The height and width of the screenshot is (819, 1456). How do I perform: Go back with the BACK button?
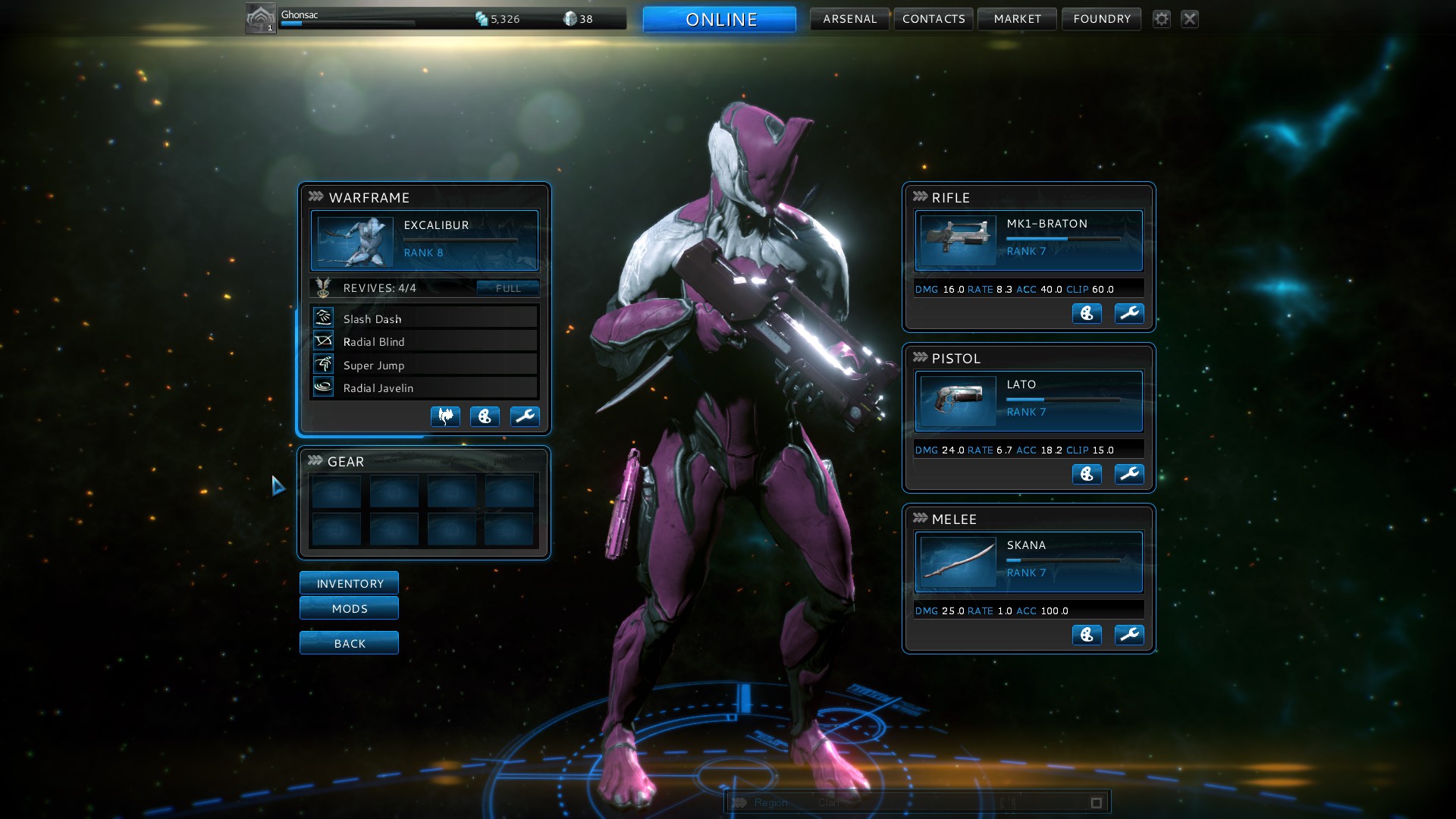coord(349,643)
